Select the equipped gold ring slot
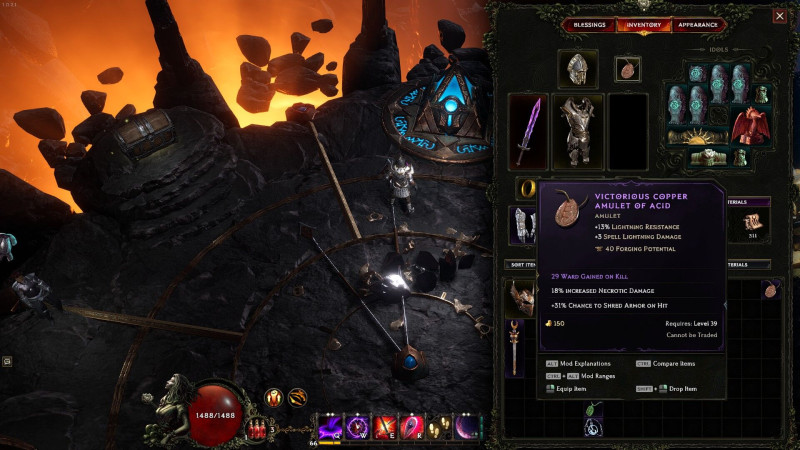This screenshot has height=450, width=800. click(x=527, y=187)
